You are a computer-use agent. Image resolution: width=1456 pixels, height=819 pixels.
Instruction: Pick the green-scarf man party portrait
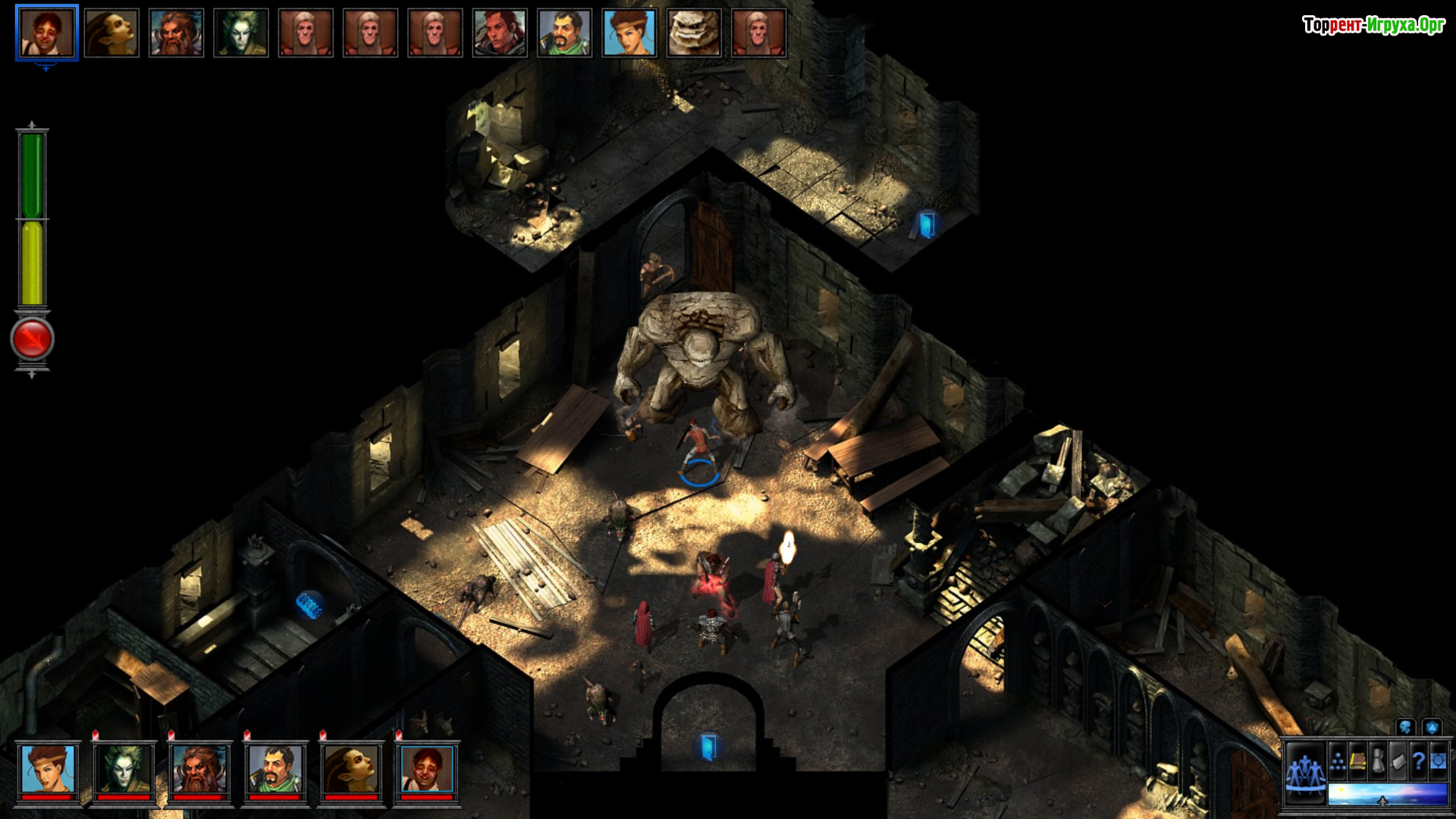click(x=275, y=769)
